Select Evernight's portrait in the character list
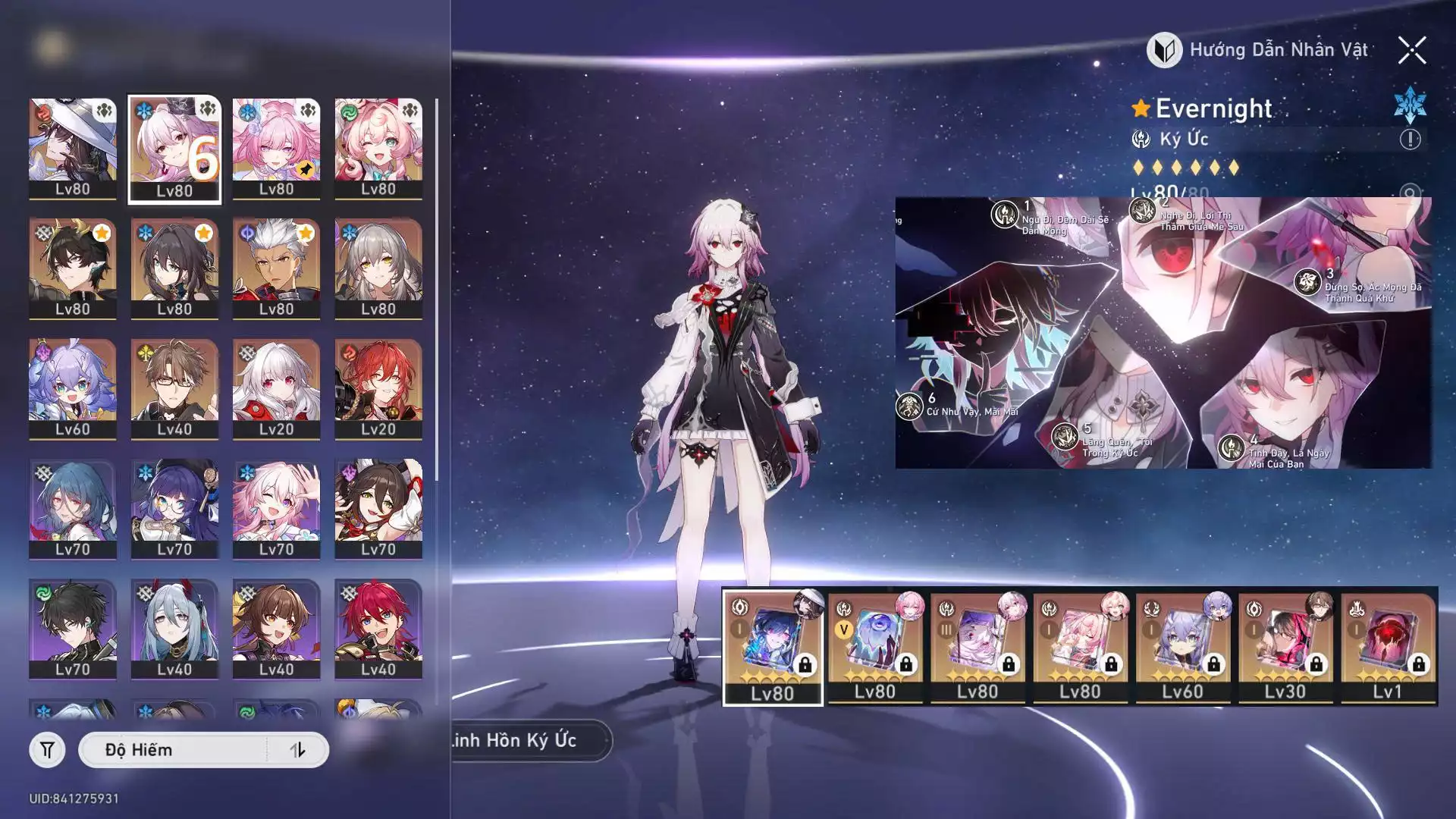Image resolution: width=1456 pixels, height=819 pixels. pos(174,149)
